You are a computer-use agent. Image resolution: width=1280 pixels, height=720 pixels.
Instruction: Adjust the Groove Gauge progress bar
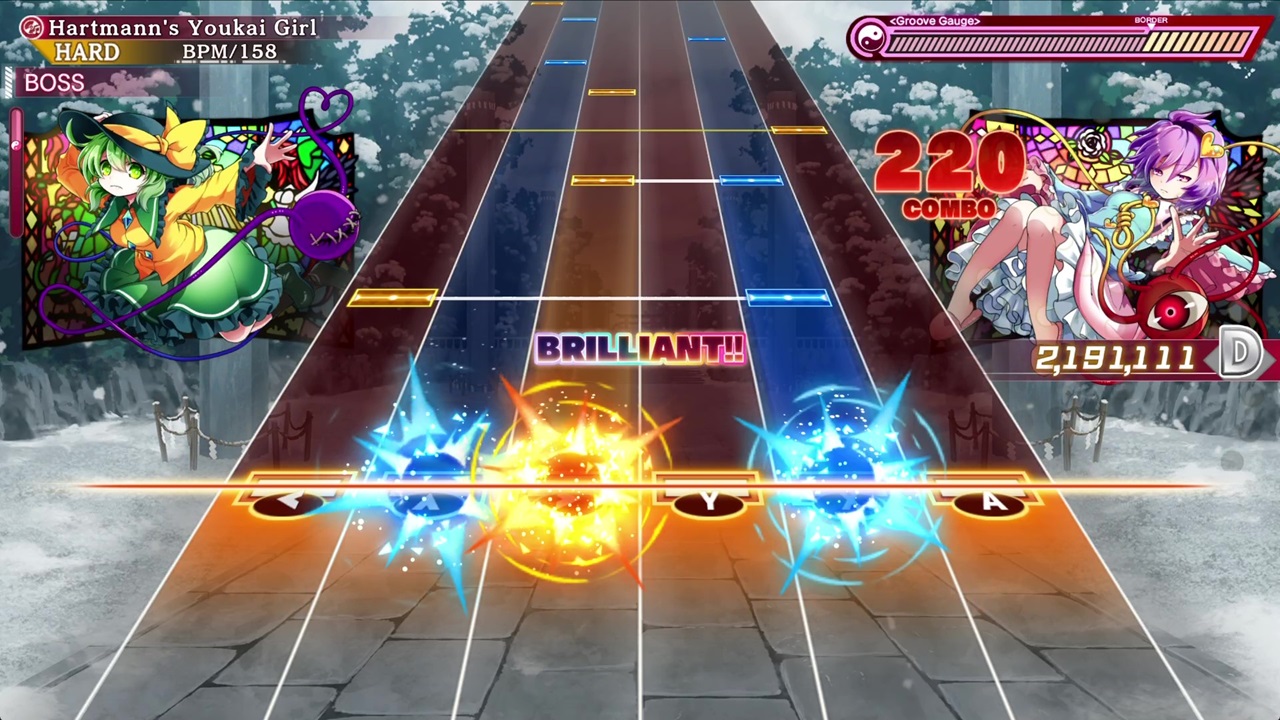point(1070,42)
